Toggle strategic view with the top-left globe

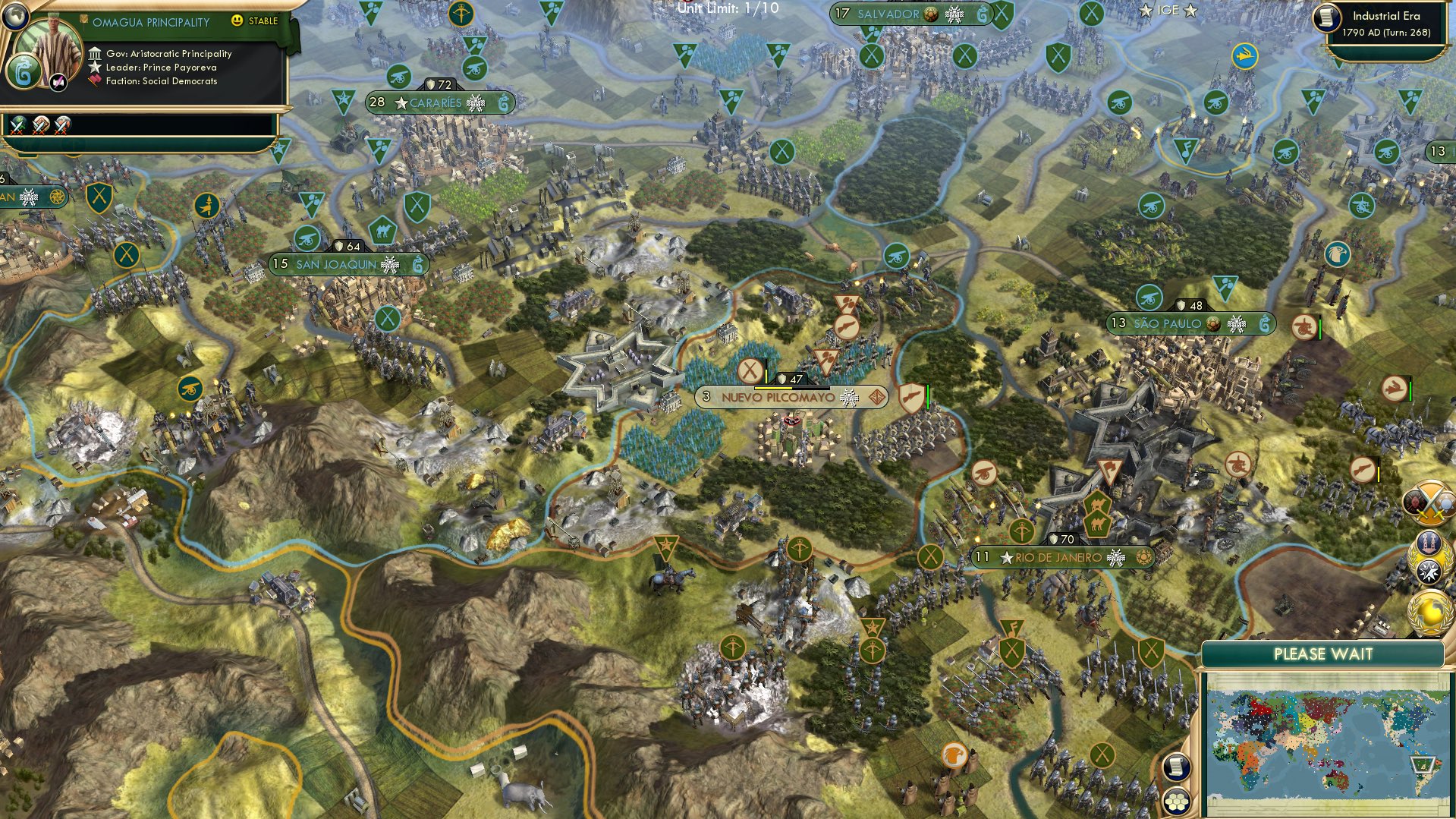point(17,17)
